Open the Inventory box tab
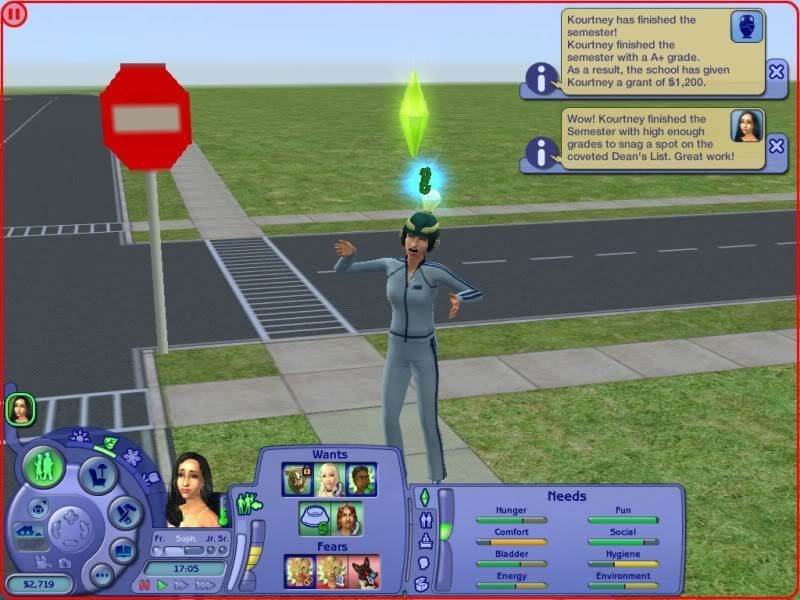 click(x=423, y=583)
